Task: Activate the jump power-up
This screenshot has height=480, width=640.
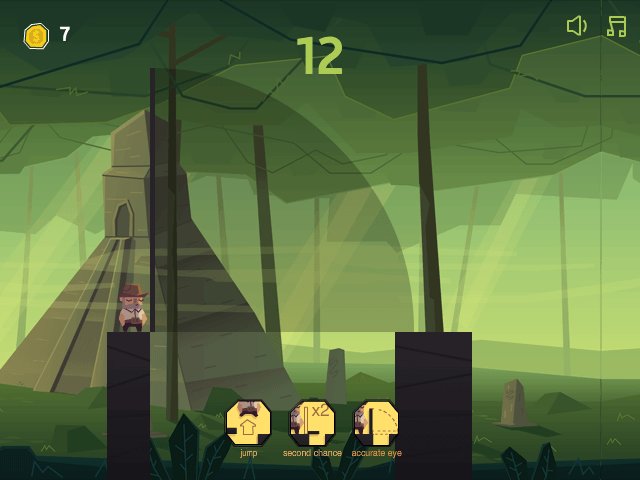Action: [248, 423]
